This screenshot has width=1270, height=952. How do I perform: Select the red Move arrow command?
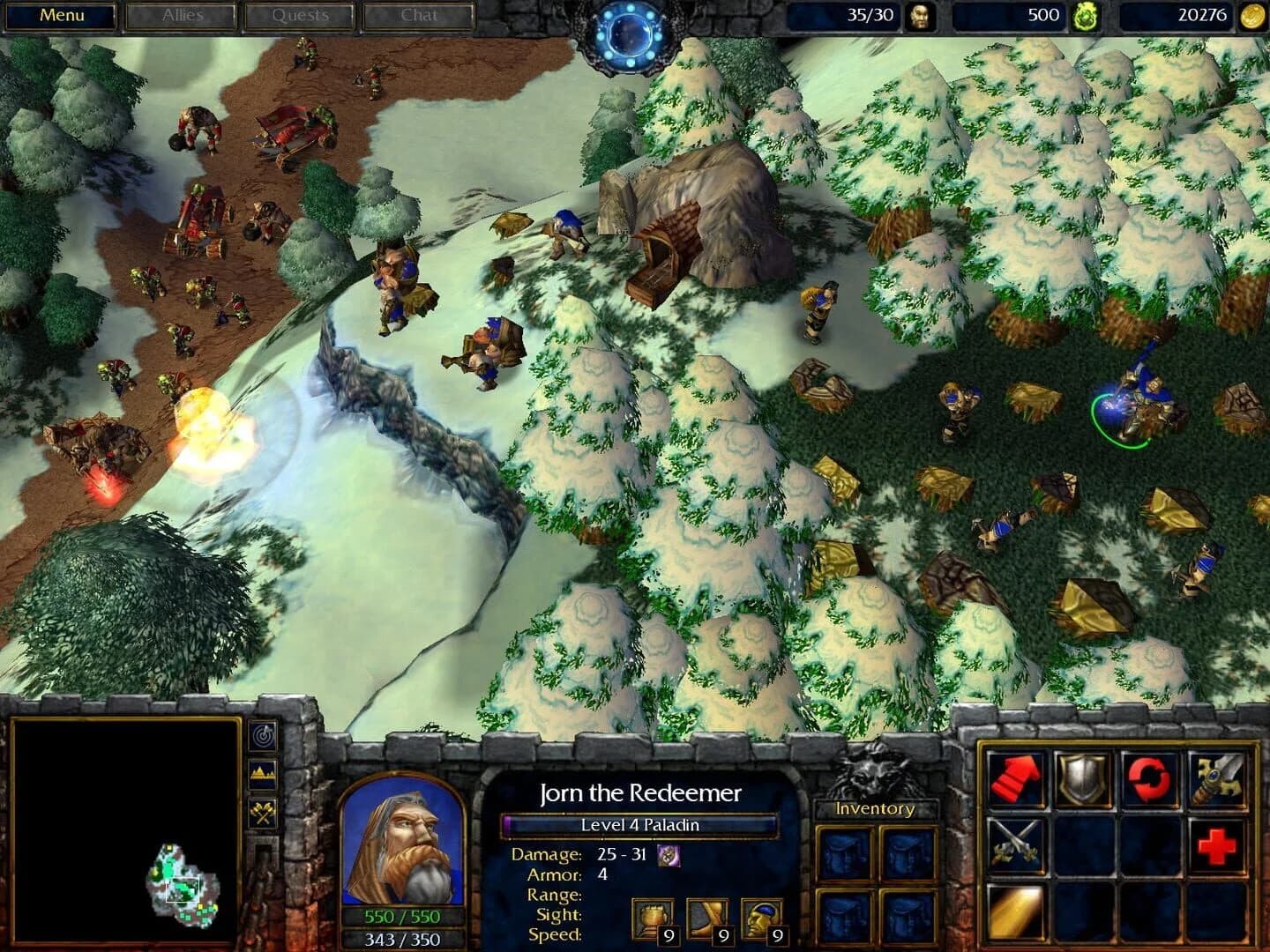click(x=1015, y=776)
